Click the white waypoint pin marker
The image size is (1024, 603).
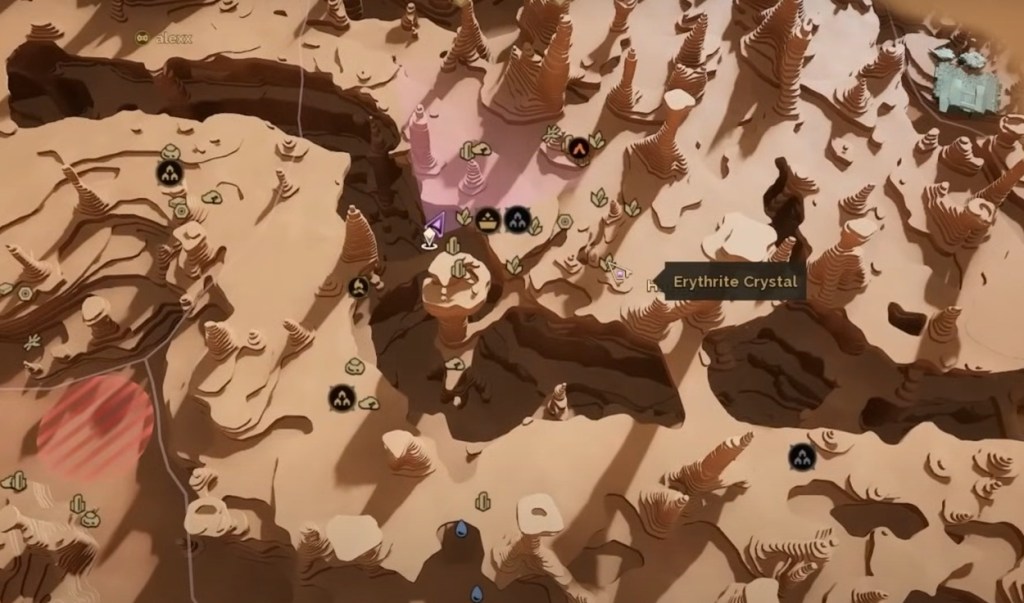pos(429,238)
